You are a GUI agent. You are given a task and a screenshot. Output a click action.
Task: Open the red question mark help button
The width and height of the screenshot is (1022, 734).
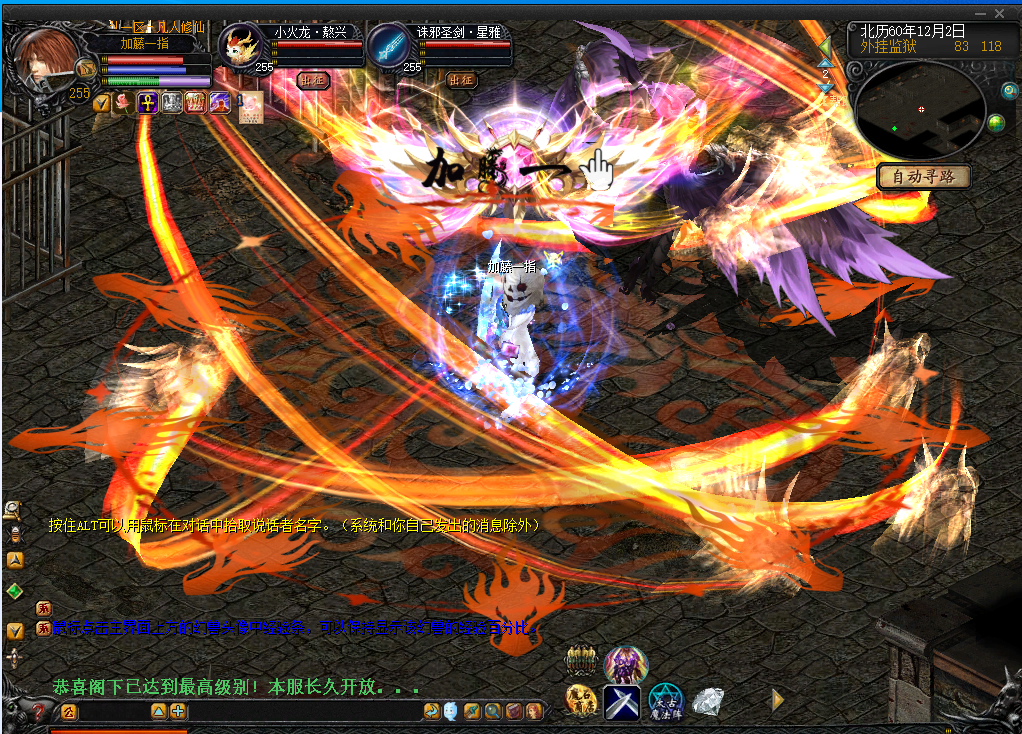tap(38, 712)
